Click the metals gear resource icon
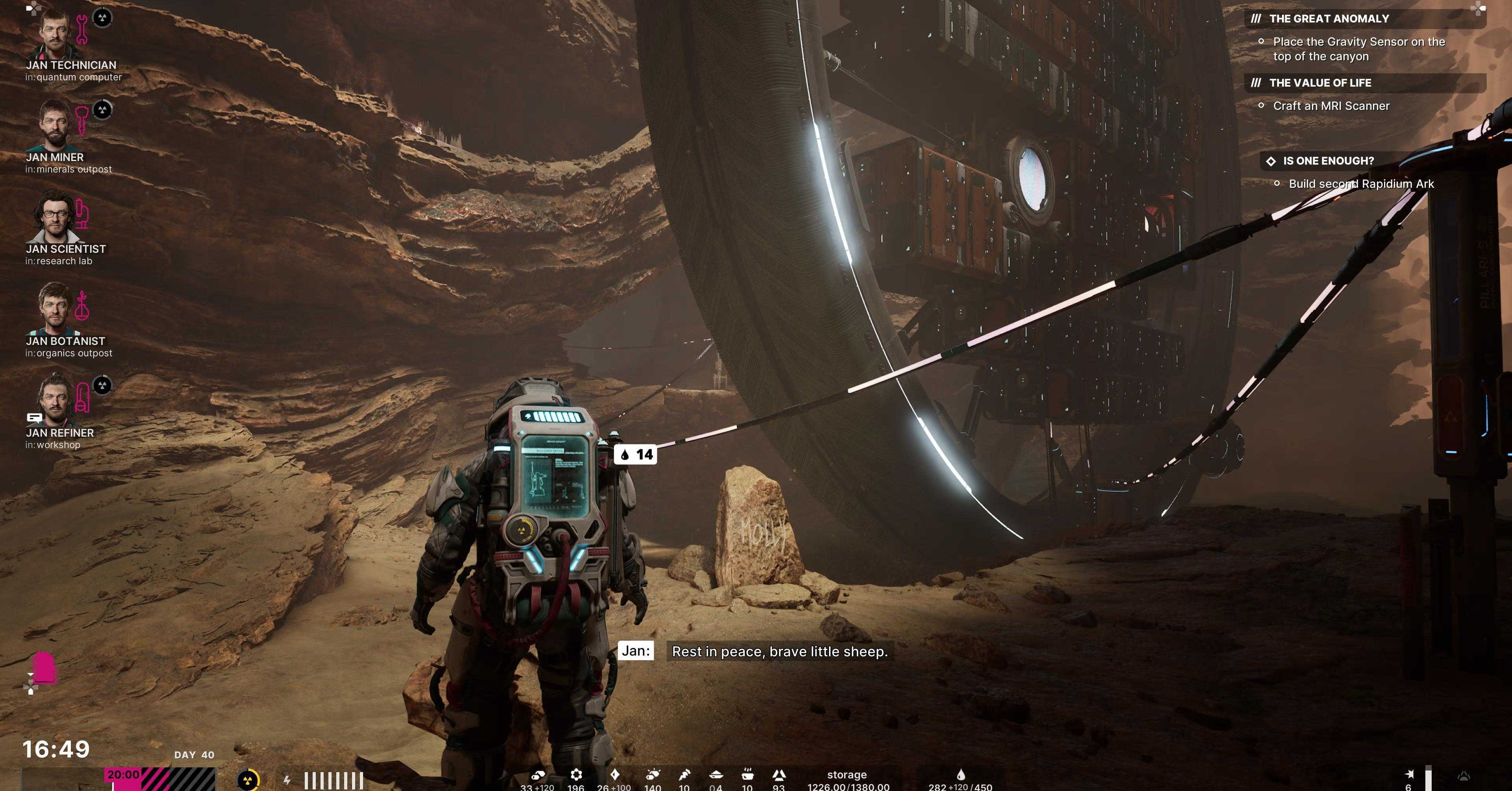This screenshot has width=1512, height=791. click(x=576, y=775)
